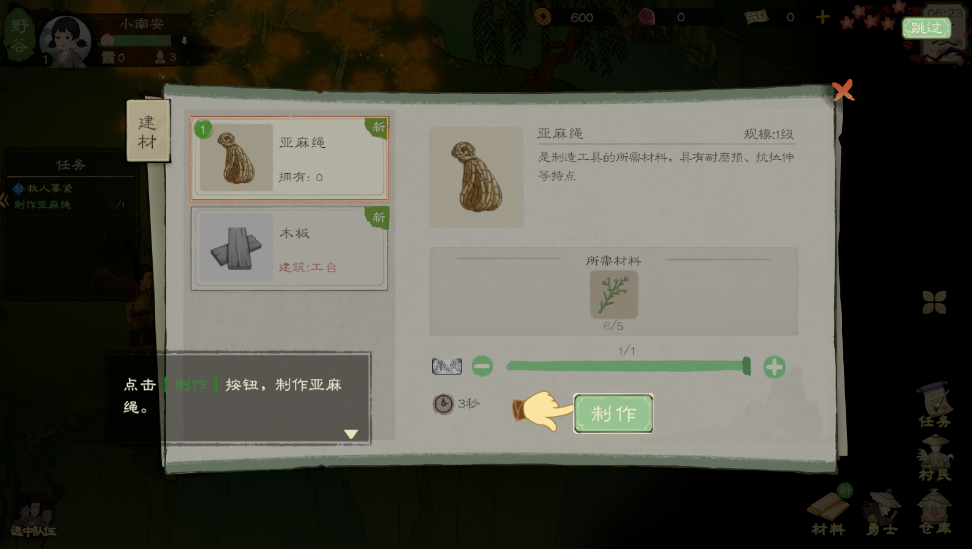
Task: Click the required flax material icon
Action: pyautogui.click(x=613, y=294)
